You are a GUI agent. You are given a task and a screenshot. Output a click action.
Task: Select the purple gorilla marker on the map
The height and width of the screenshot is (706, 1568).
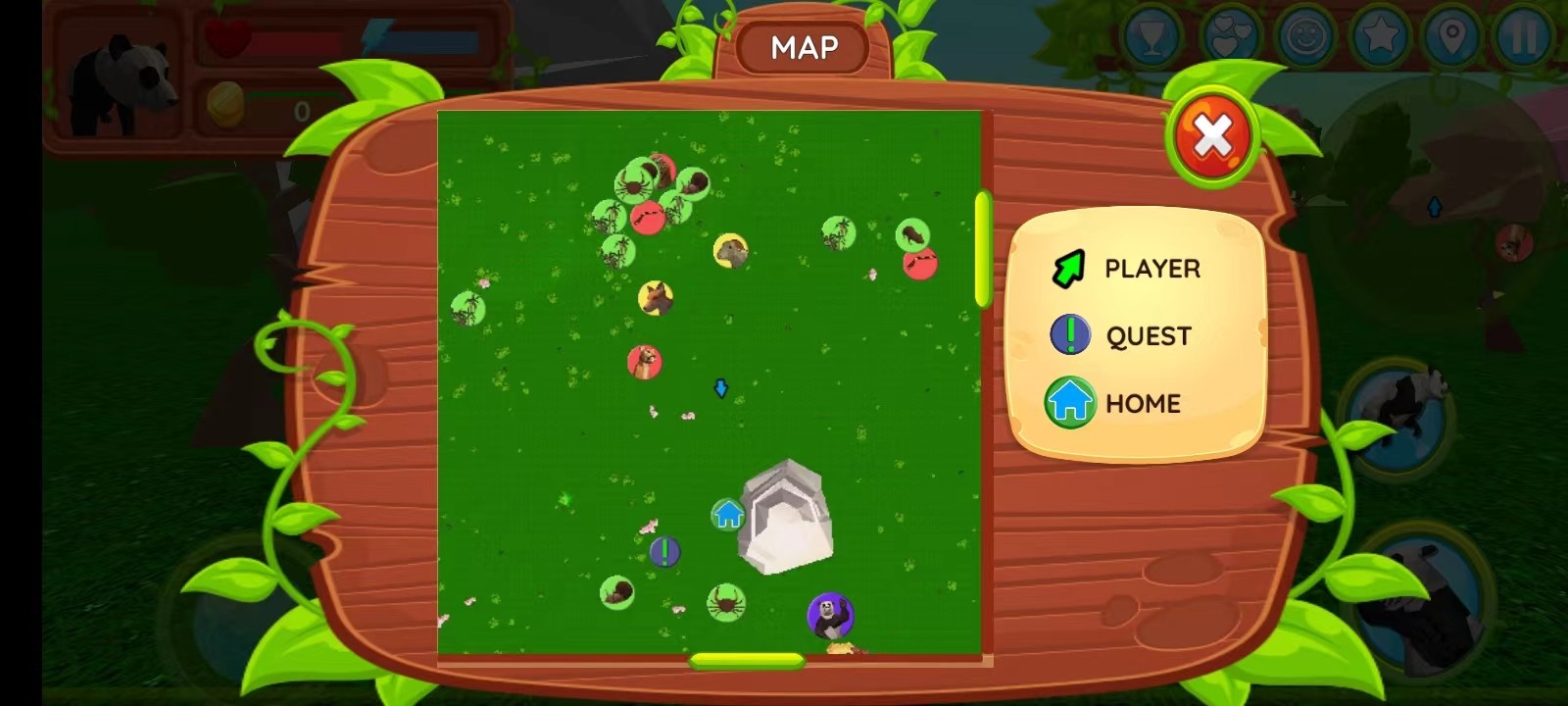click(830, 616)
